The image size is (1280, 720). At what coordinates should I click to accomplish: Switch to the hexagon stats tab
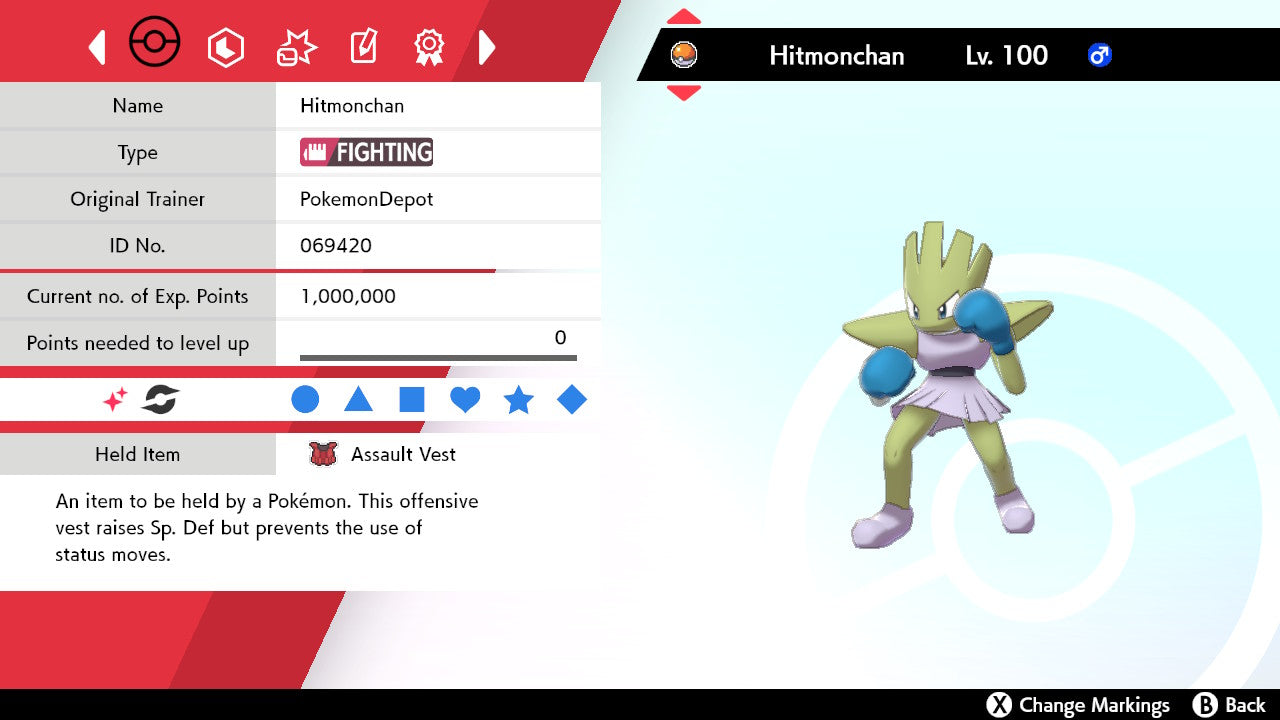tap(225, 47)
